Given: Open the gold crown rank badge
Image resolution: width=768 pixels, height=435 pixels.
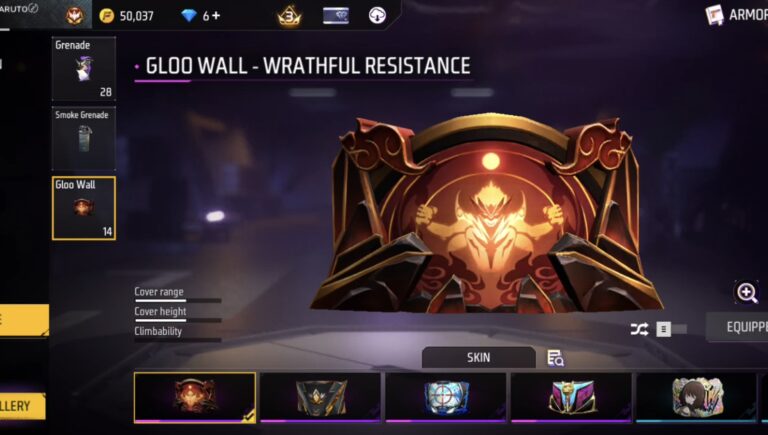Looking at the screenshot, I should click(x=289, y=16).
